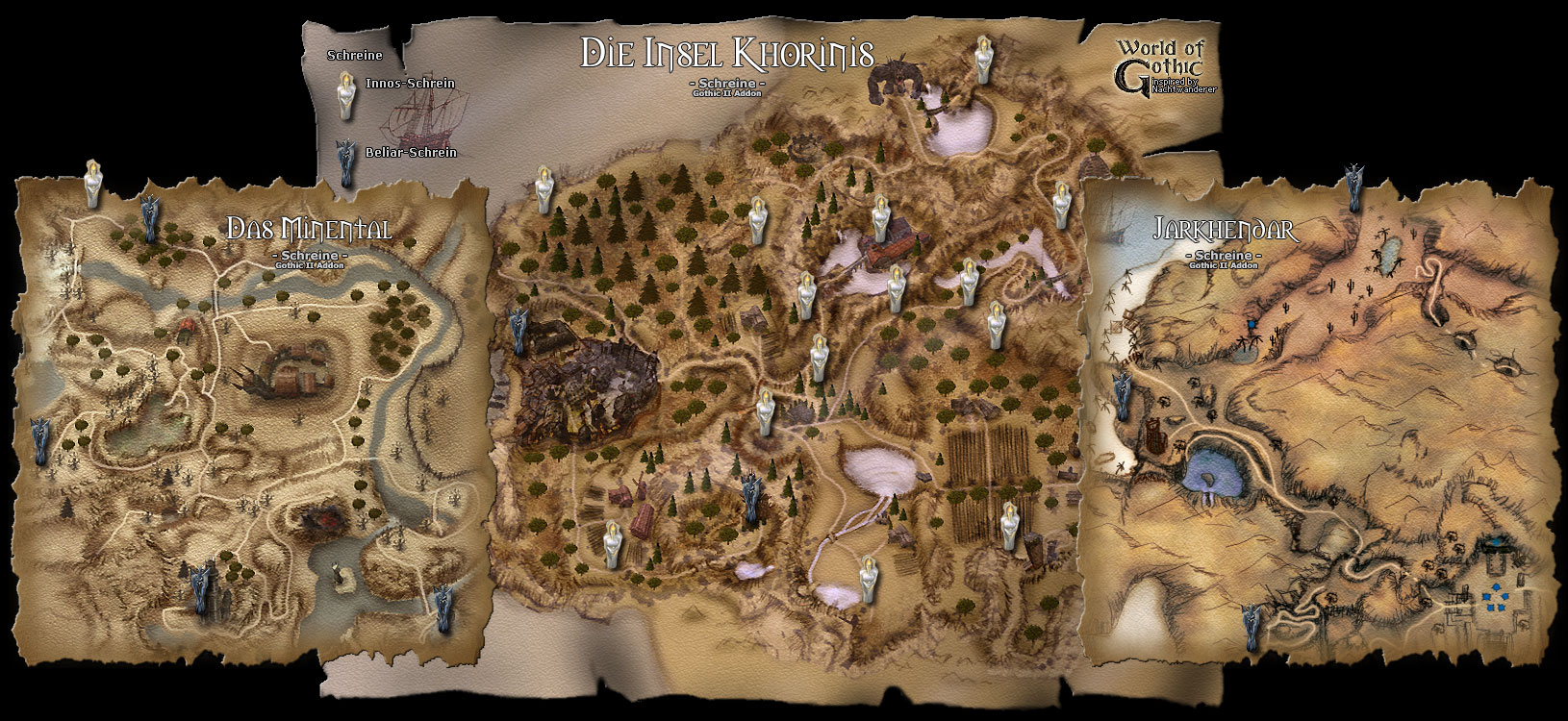Choose the Die Insel Khorinis map title
The image size is (1568, 721).
coord(726,53)
